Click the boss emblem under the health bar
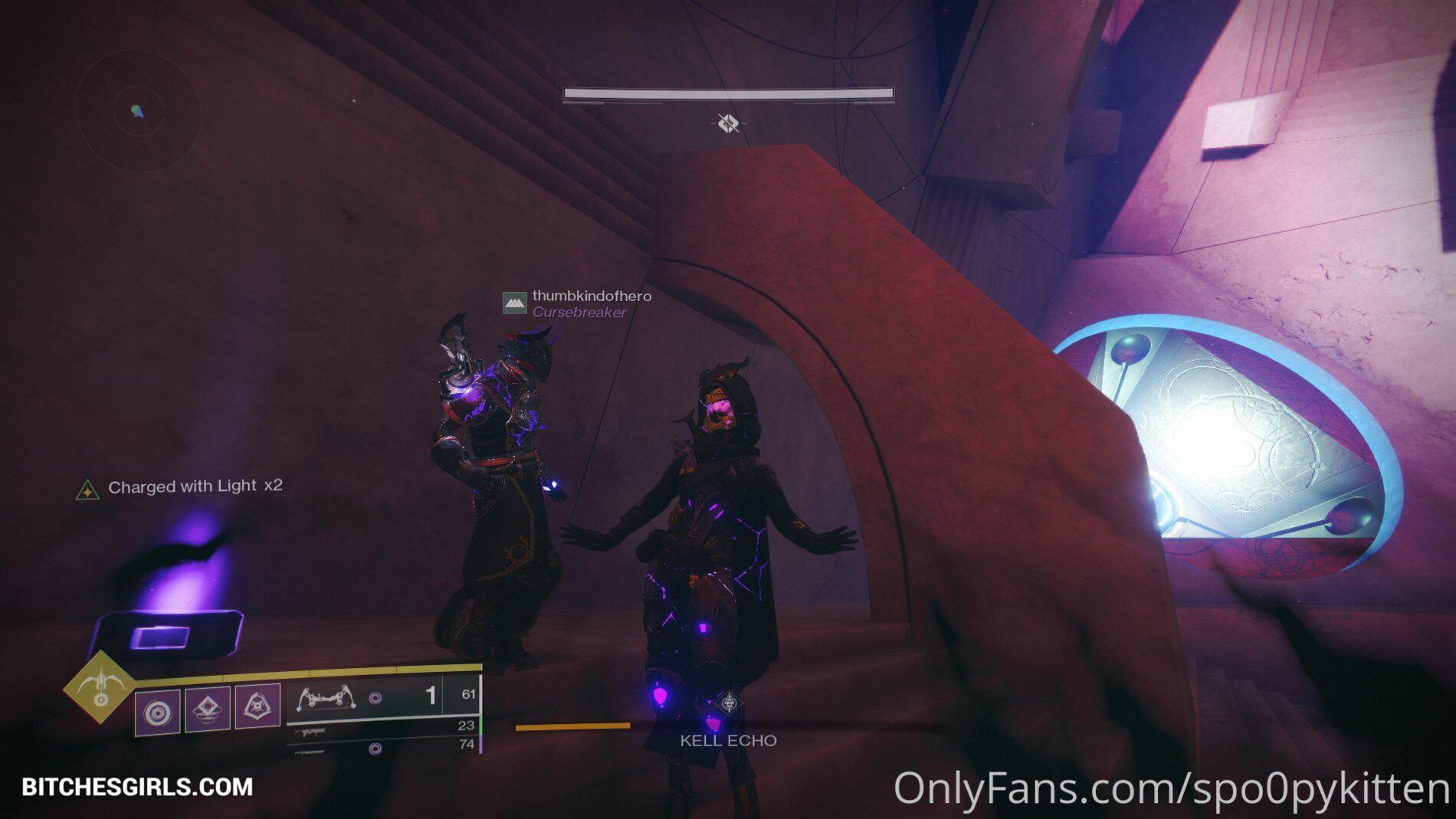Viewport: 1456px width, 819px height. point(728,123)
